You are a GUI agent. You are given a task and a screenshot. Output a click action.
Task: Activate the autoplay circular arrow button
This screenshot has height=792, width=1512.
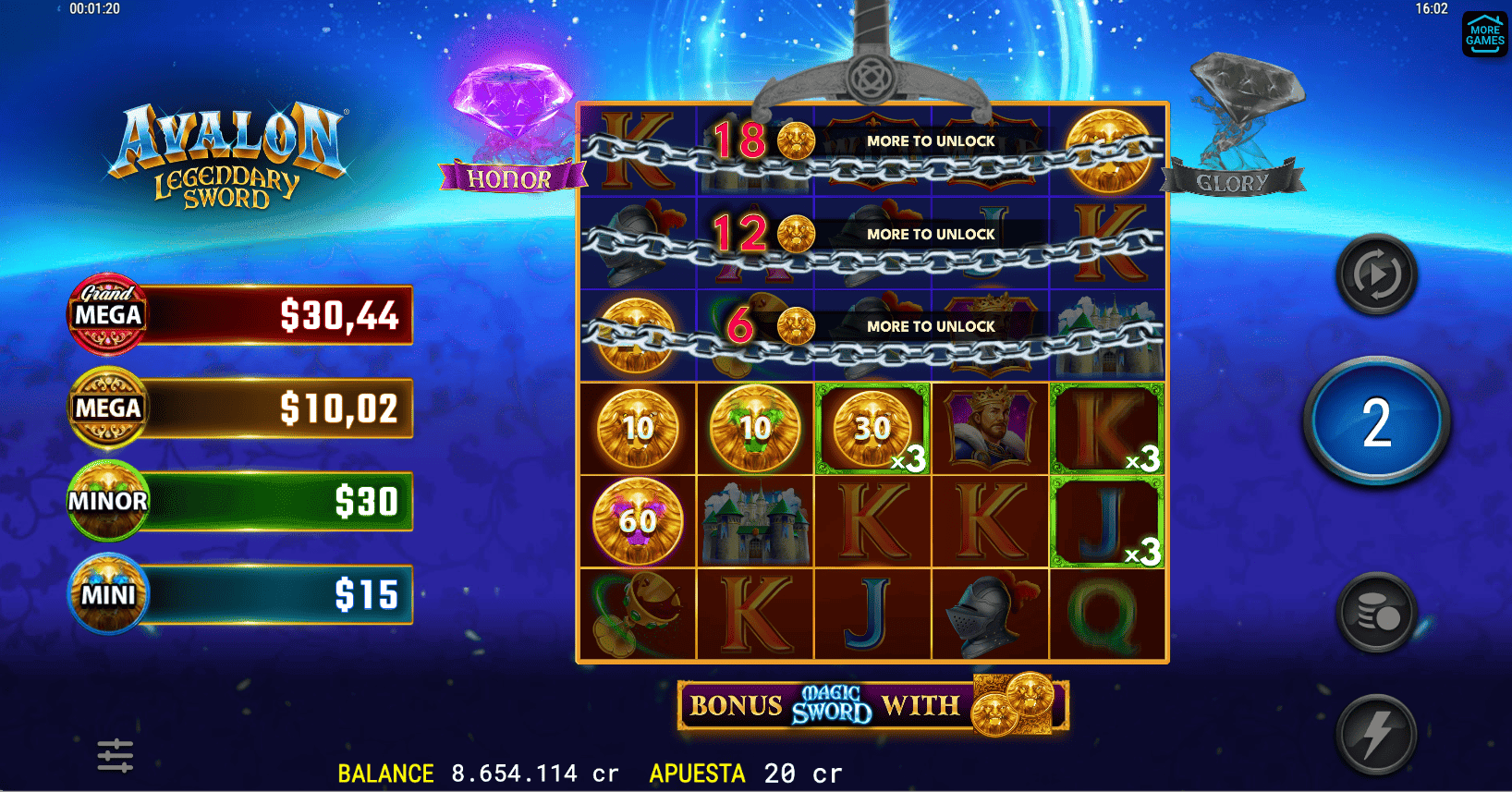pos(1376,274)
